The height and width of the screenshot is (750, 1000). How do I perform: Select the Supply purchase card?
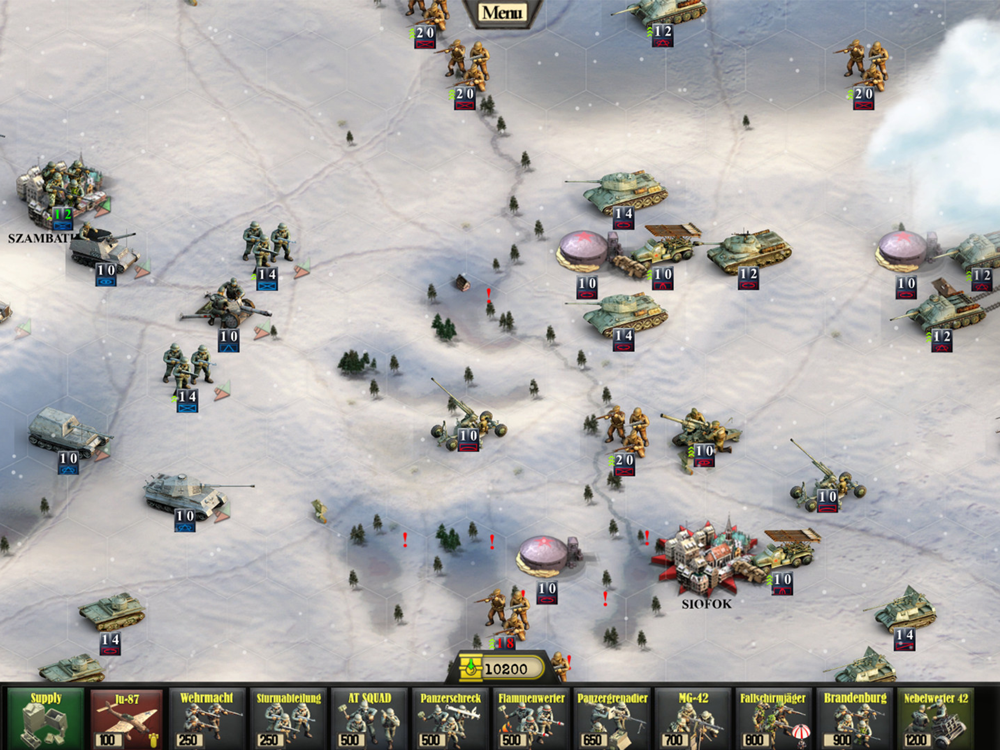point(45,718)
